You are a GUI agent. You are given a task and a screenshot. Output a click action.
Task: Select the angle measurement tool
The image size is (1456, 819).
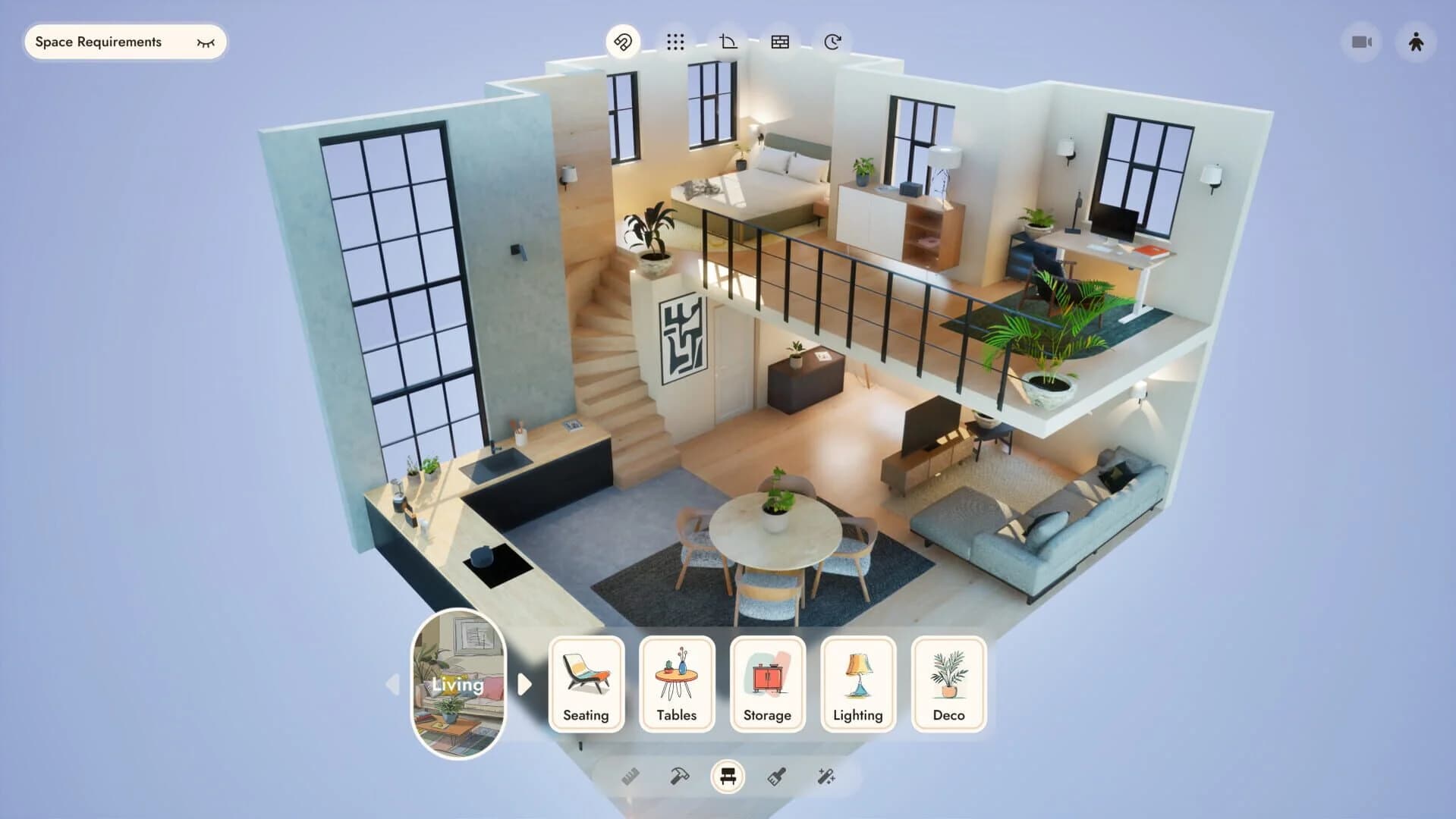(x=727, y=42)
